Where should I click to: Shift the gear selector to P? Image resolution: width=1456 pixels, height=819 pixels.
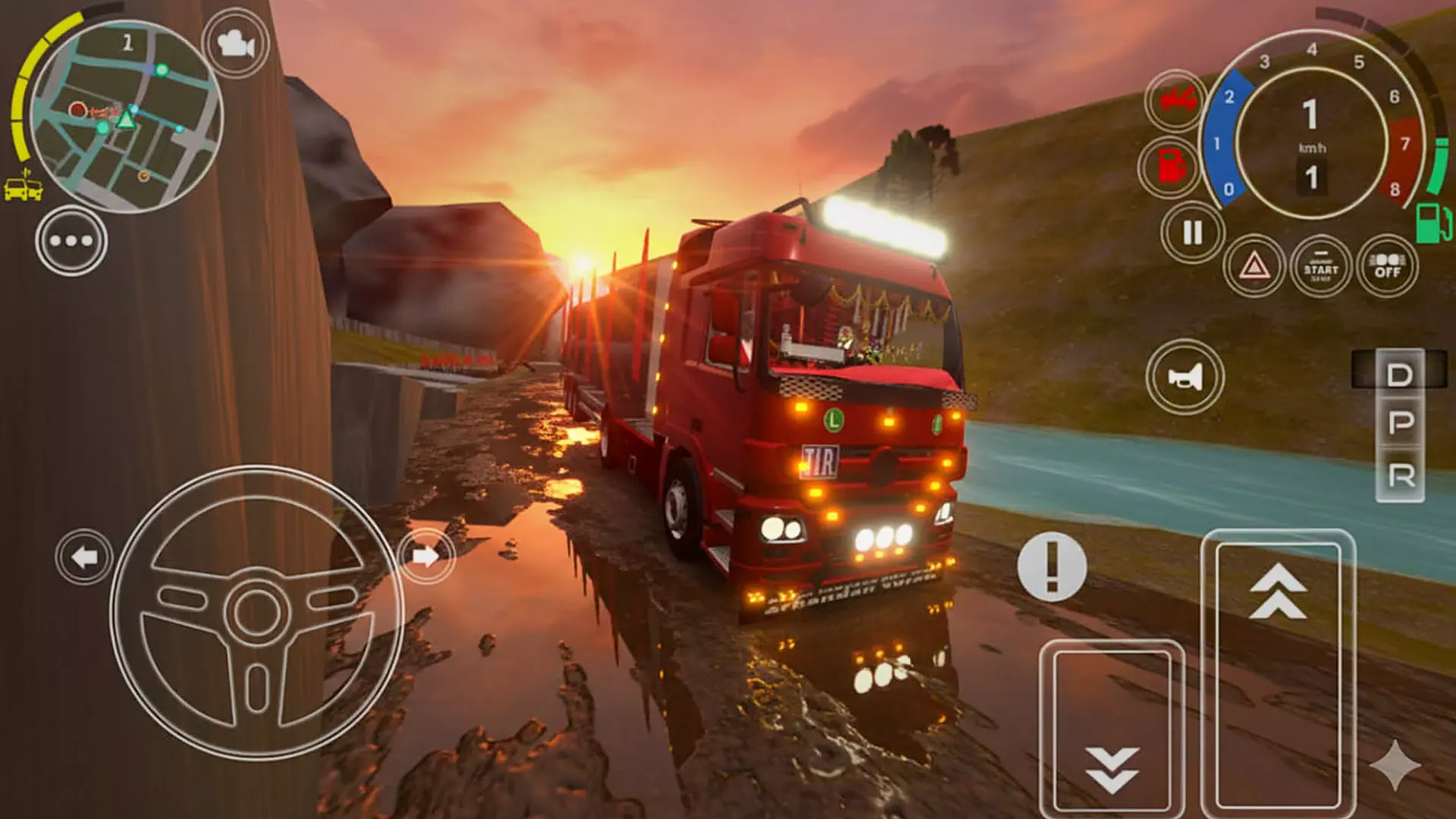(x=1400, y=423)
